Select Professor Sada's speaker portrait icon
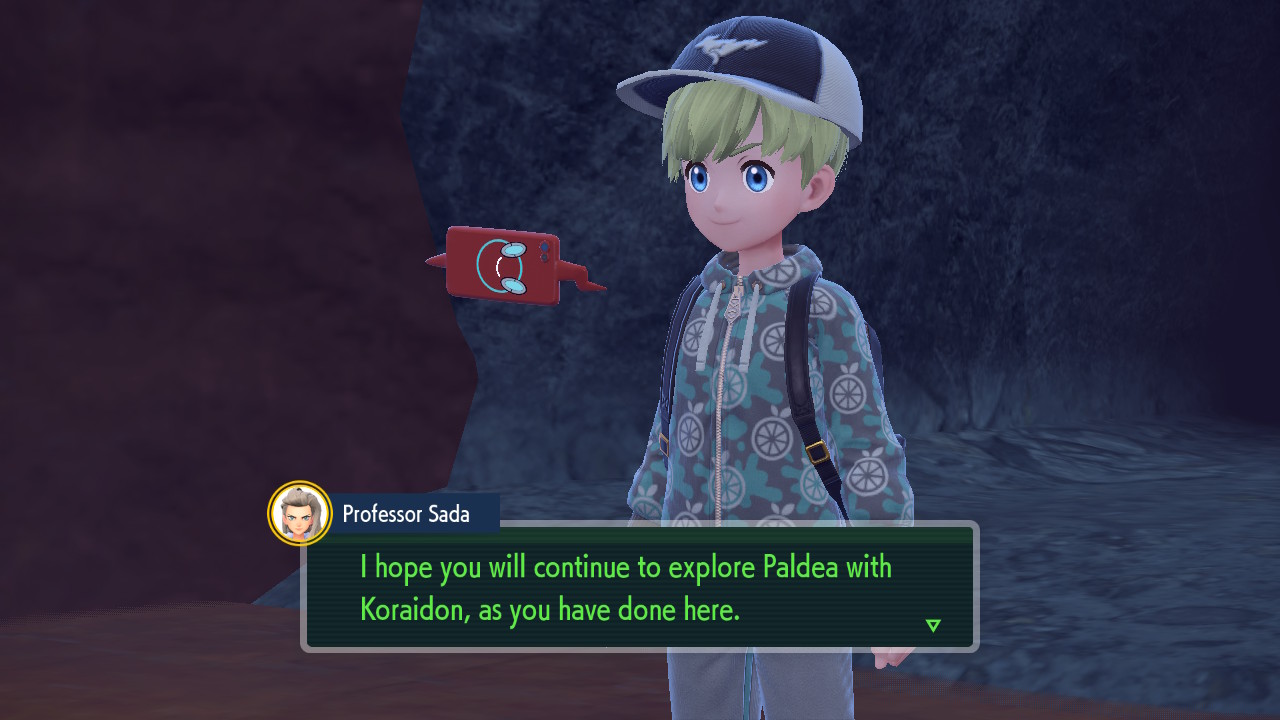The width and height of the screenshot is (1280, 720). coord(300,514)
